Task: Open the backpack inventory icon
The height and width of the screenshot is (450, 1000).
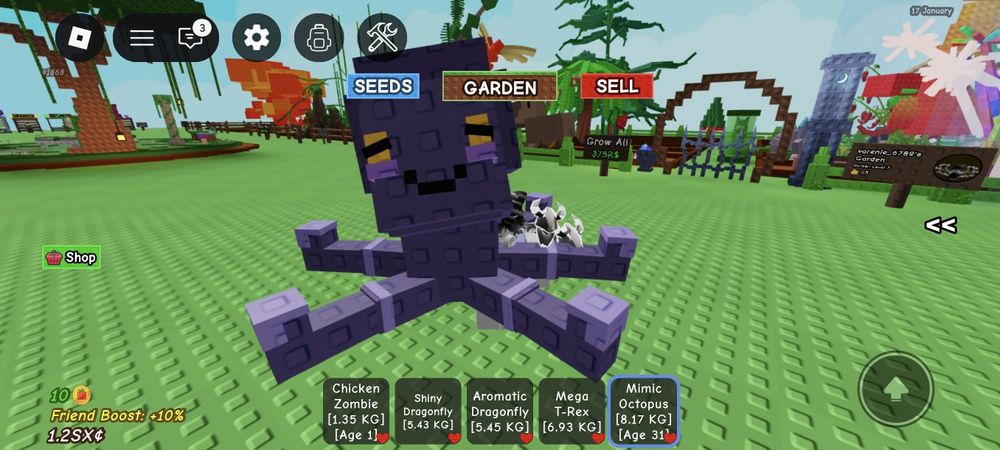Action: pos(319,38)
